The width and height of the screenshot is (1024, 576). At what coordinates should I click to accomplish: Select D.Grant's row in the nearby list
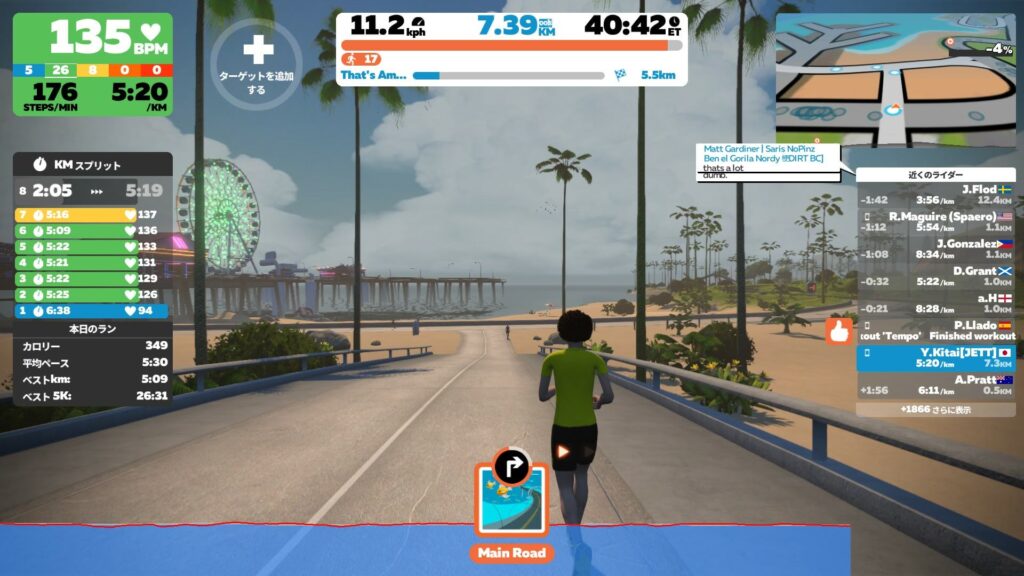click(935, 275)
